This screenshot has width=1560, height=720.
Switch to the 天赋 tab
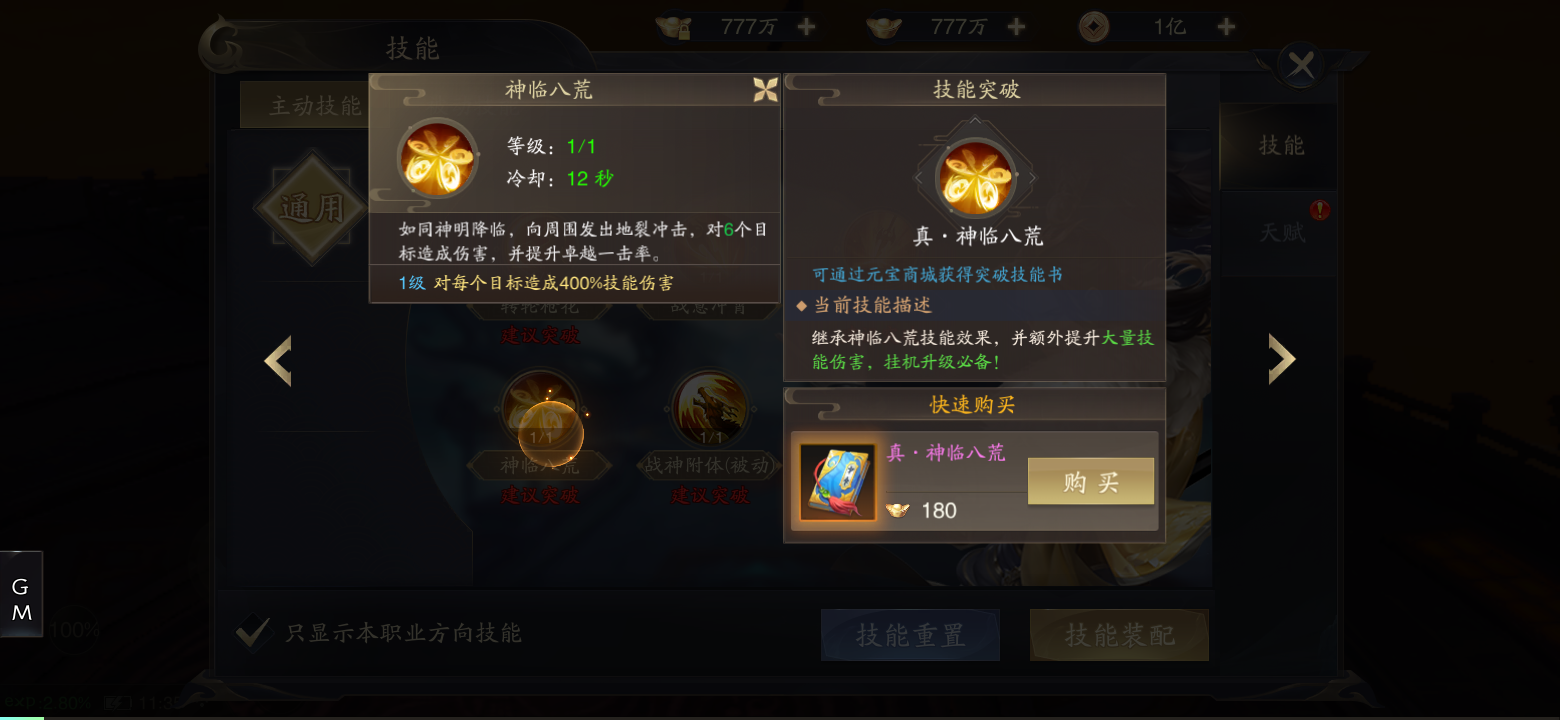coord(1283,232)
